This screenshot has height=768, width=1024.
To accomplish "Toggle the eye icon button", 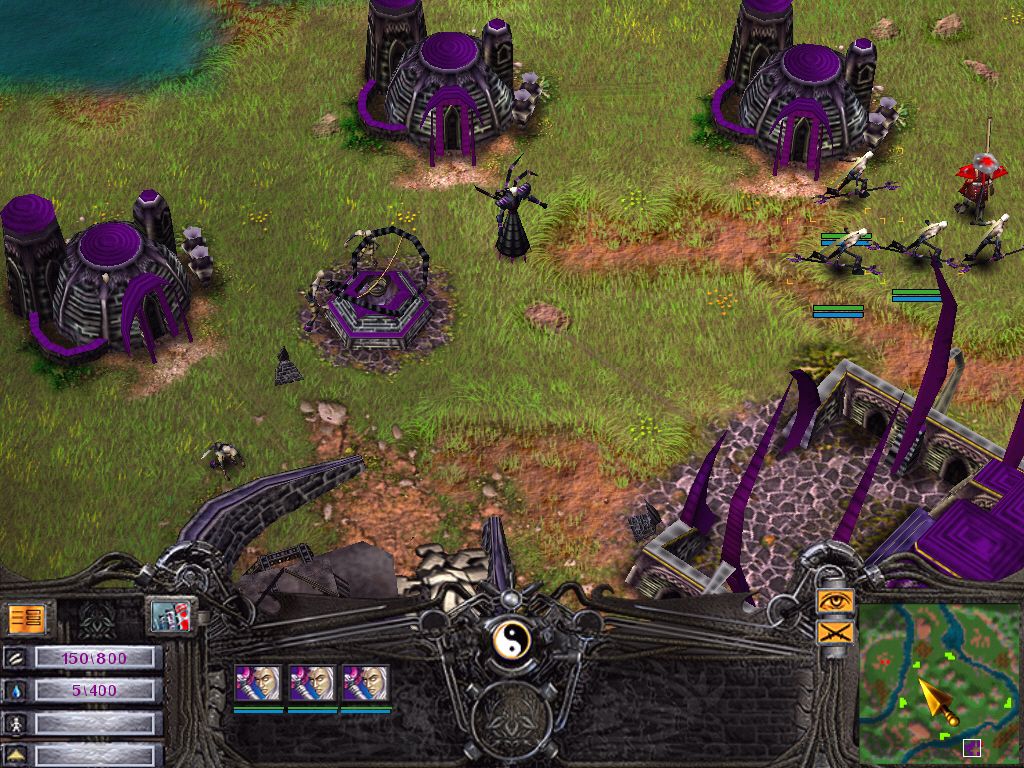I will [834, 600].
